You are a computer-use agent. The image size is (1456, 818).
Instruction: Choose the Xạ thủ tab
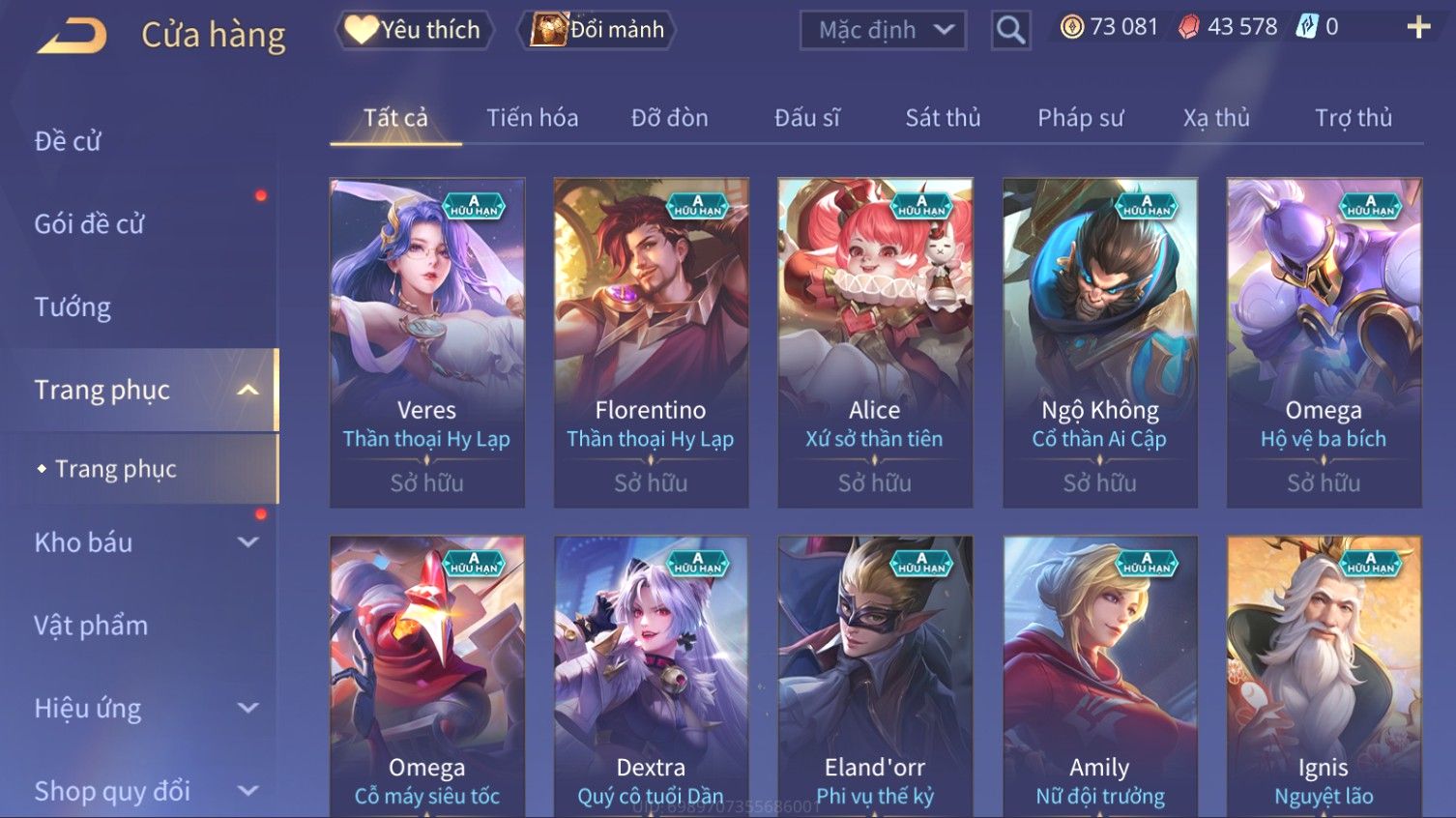point(1216,118)
